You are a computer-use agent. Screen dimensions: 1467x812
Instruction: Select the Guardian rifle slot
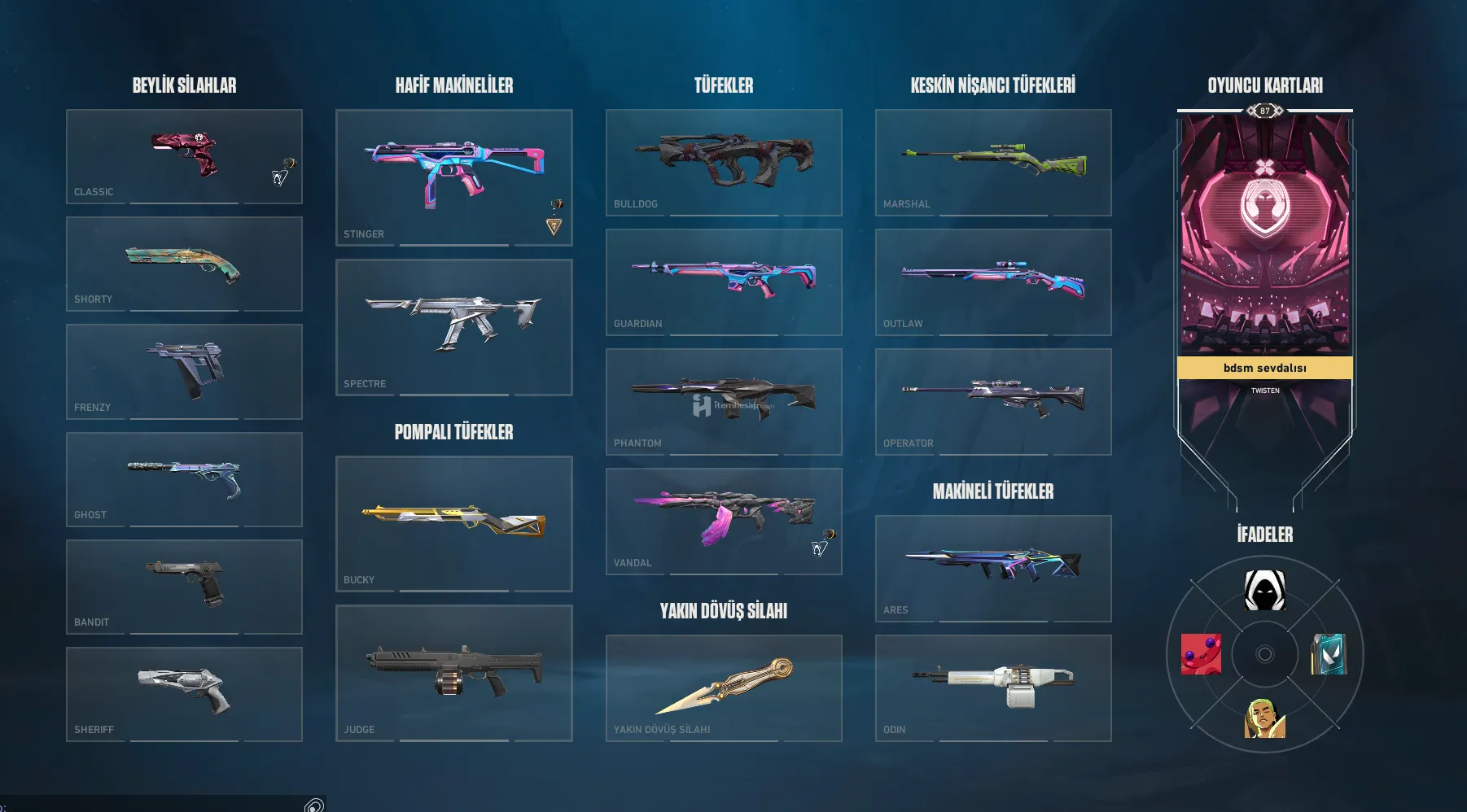click(x=724, y=282)
